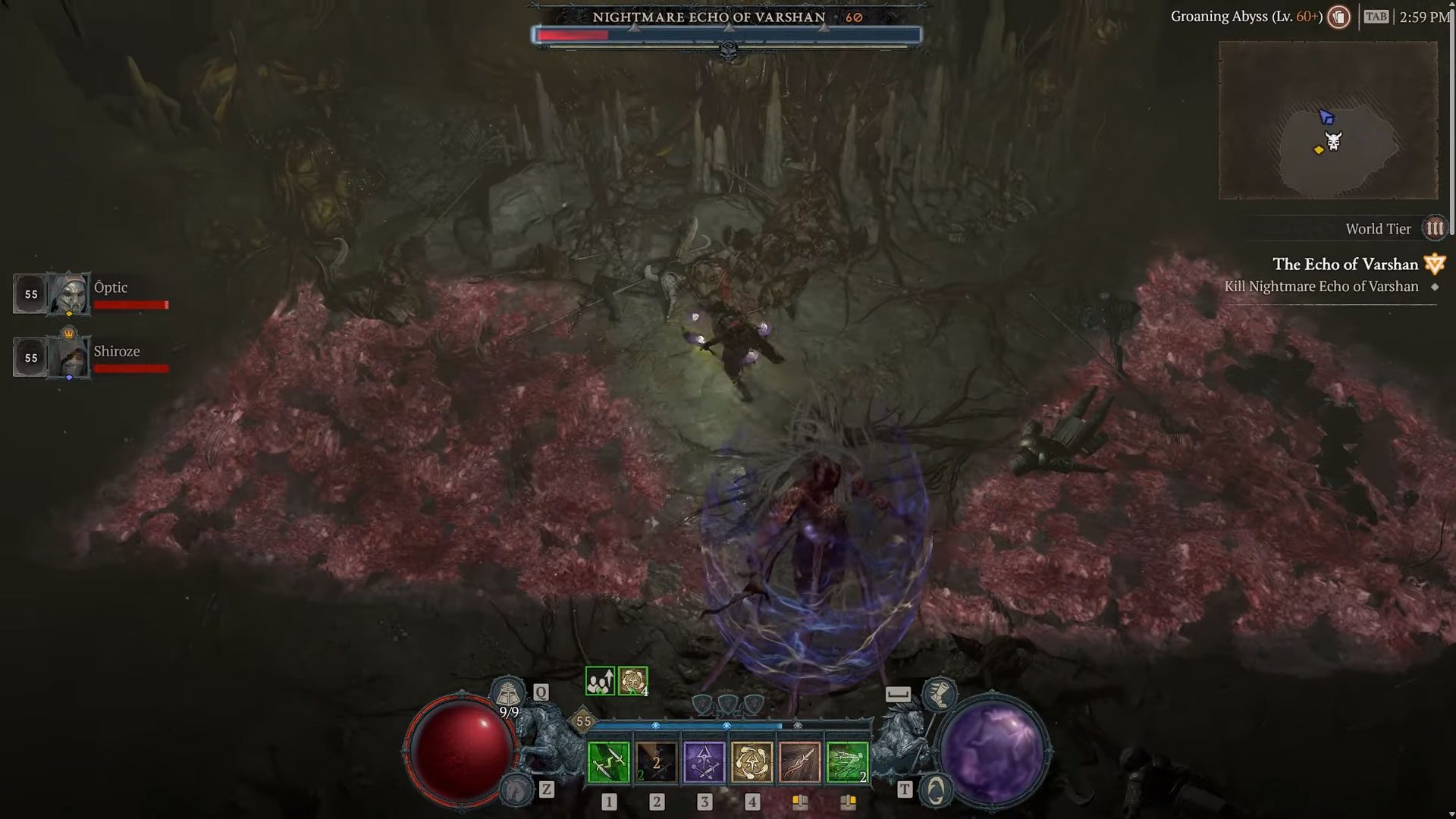Use the crossed-blades skill showing cooldown 2
1456x819 pixels.
656,762
